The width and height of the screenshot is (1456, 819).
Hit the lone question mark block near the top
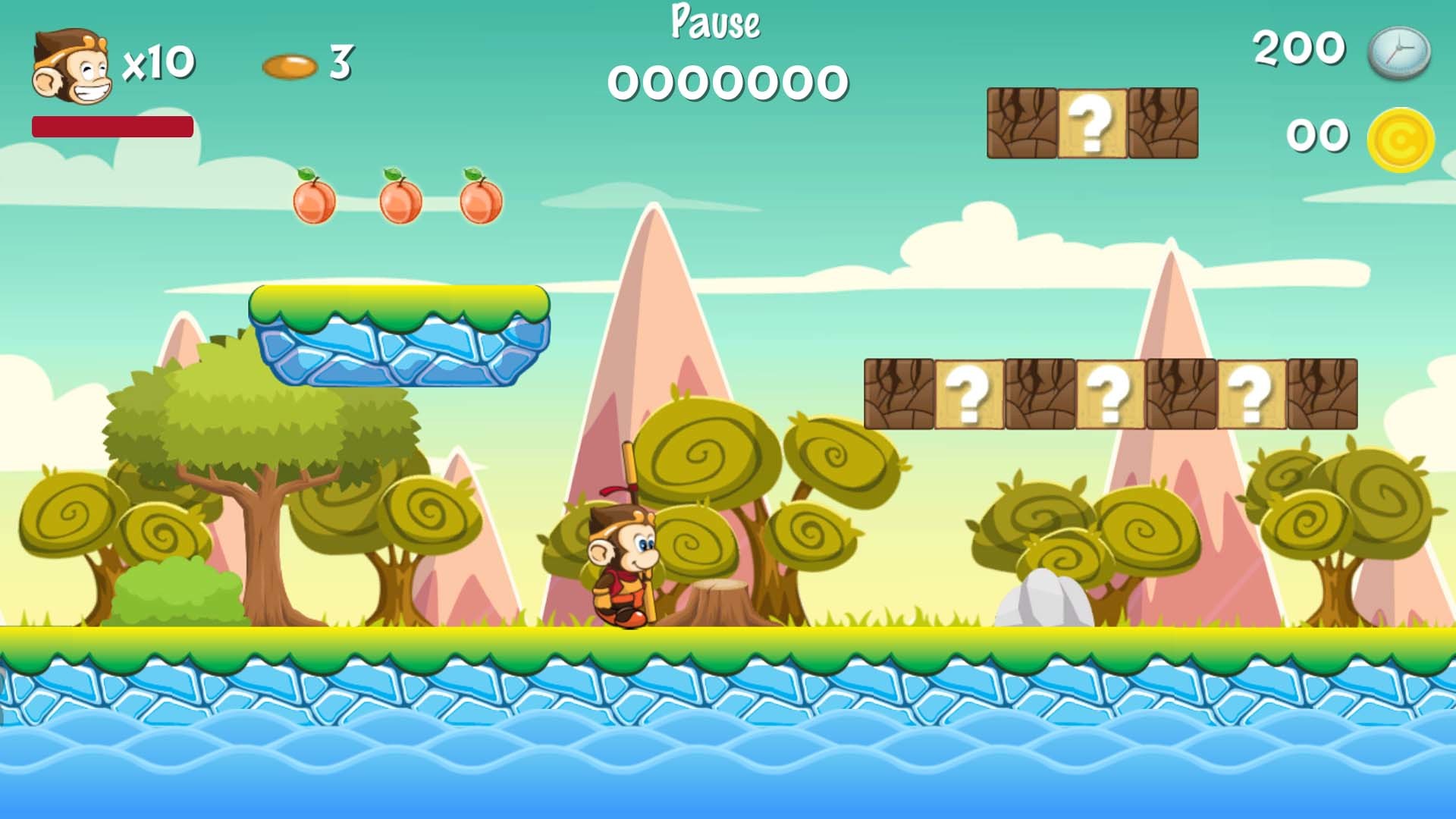point(1090,123)
